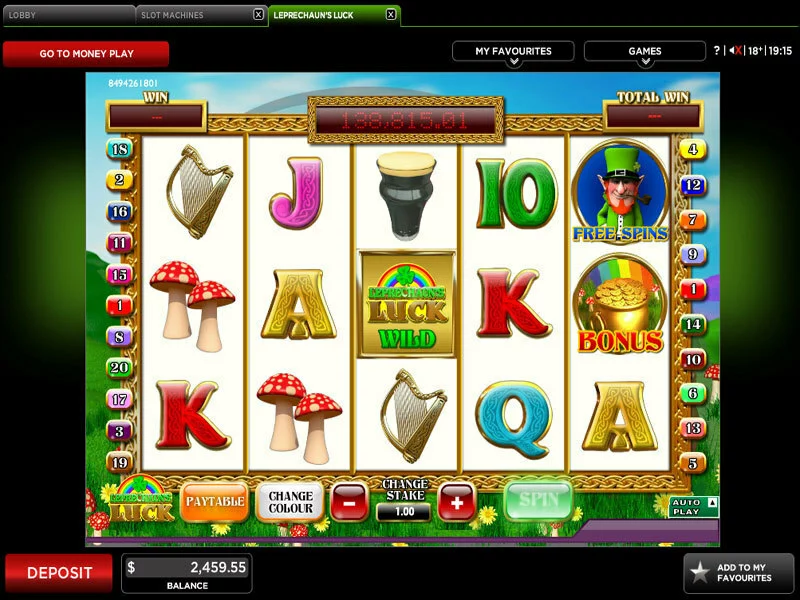The height and width of the screenshot is (600, 800).
Task: Open the Paytable
Action: (x=215, y=500)
